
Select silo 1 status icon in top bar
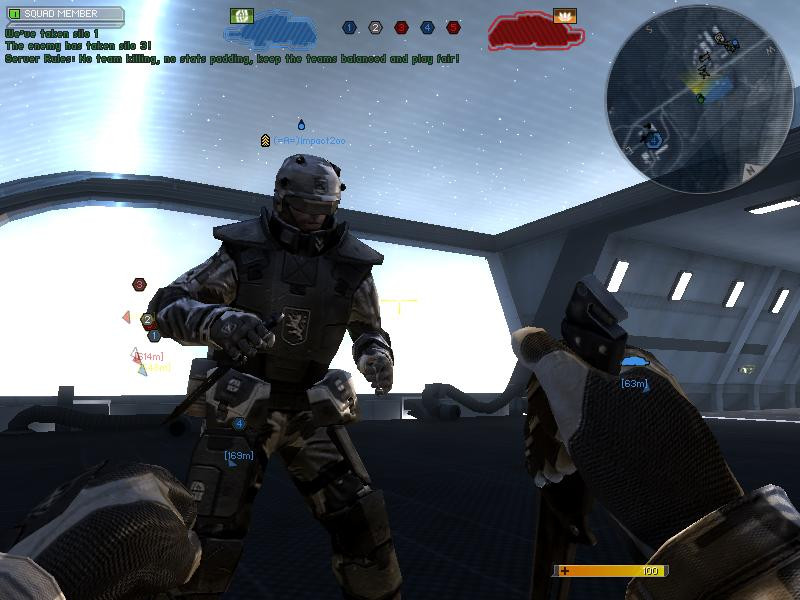349,28
